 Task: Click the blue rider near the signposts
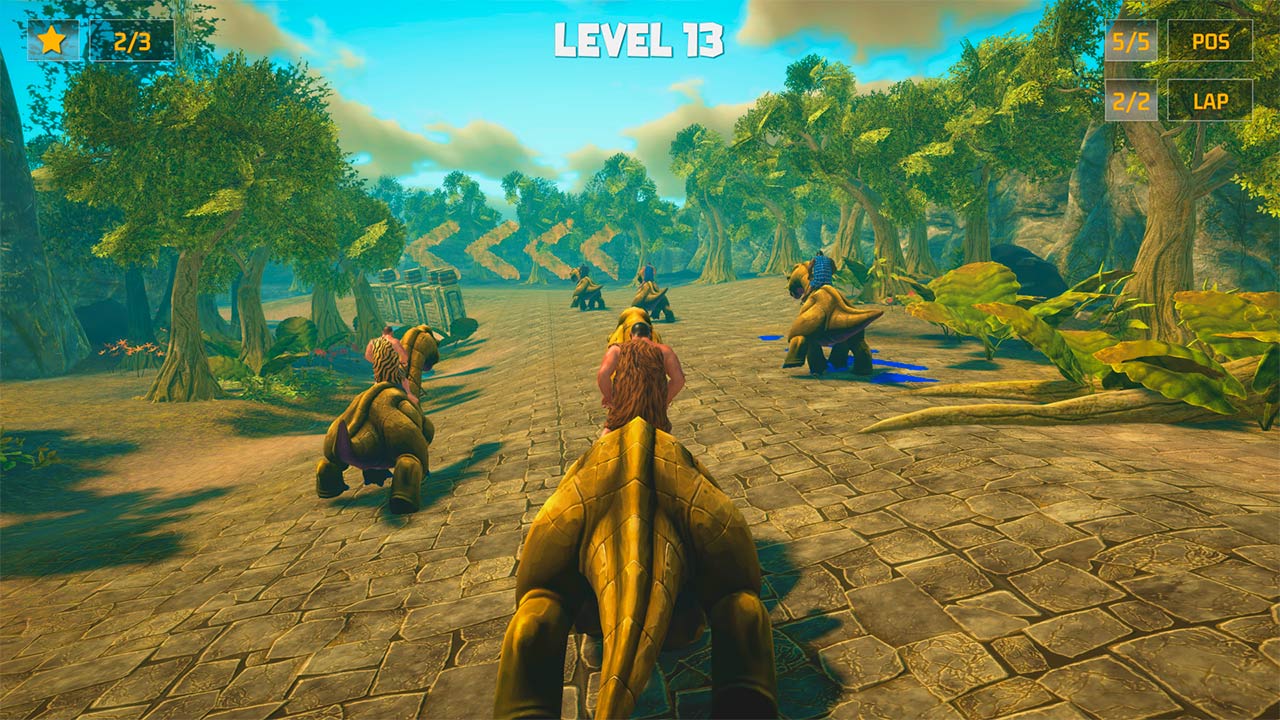[x=648, y=270]
